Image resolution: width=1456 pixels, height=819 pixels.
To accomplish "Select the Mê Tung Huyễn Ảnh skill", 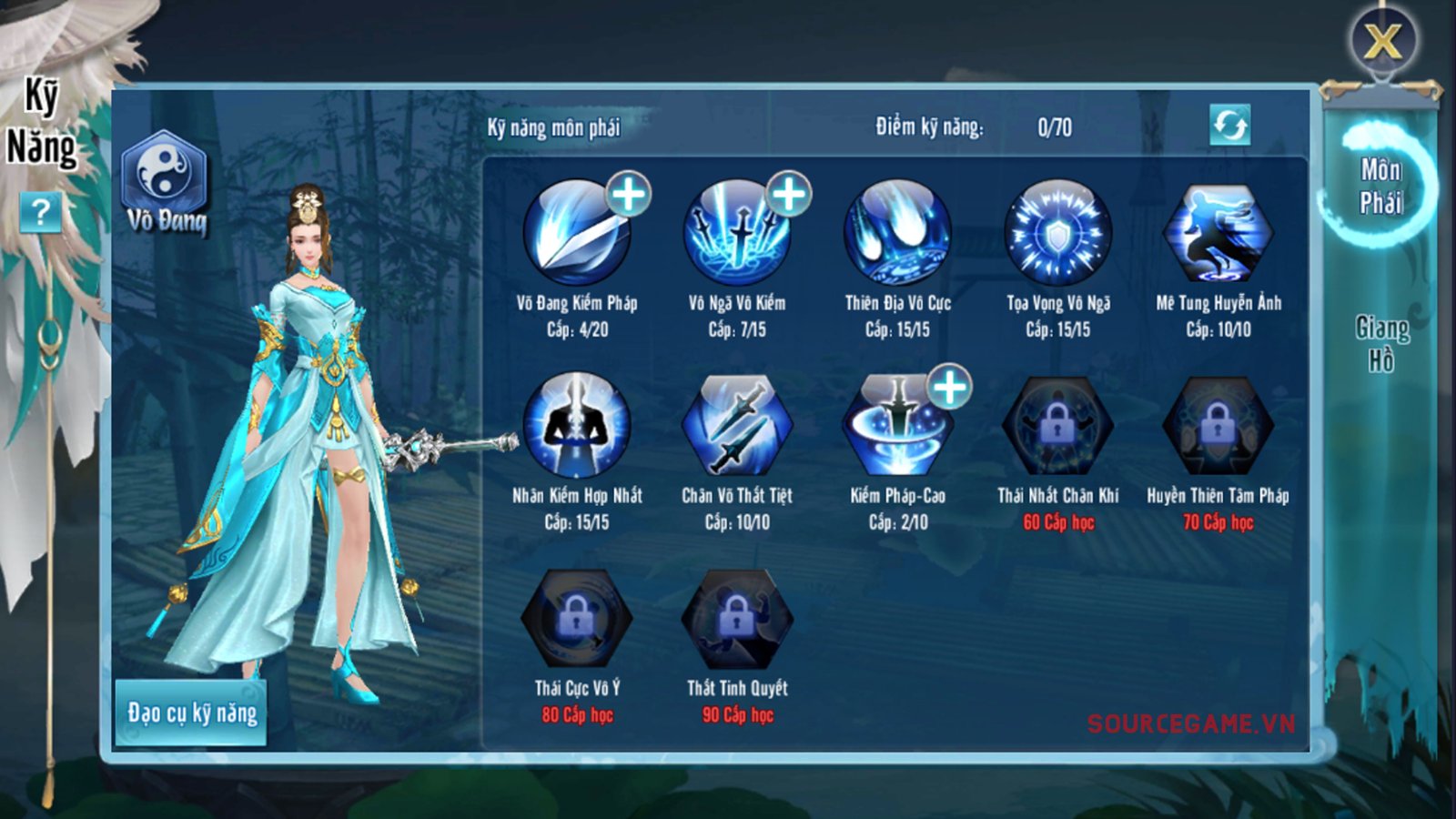I will pos(1218,233).
